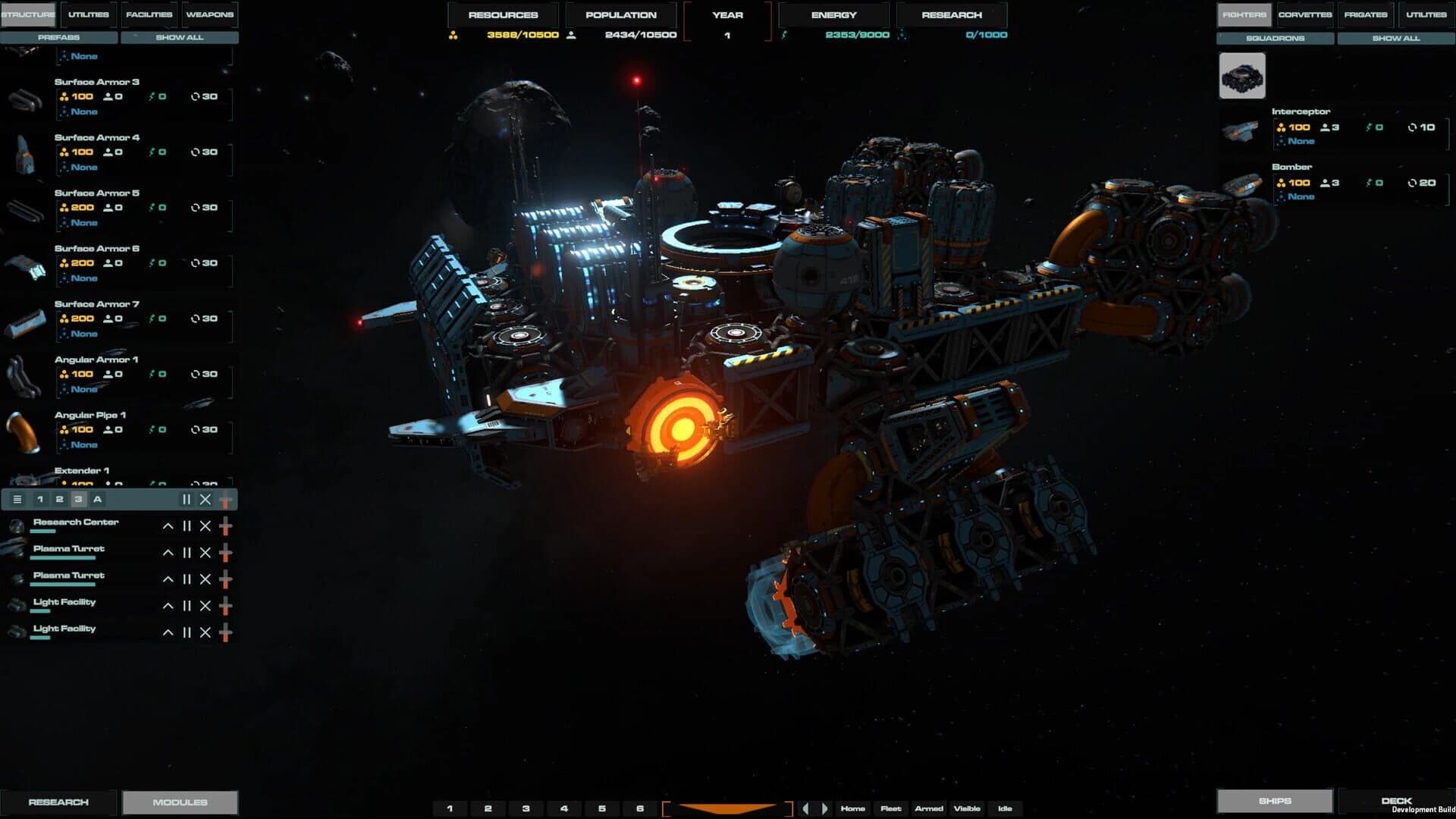
Task: Click the Research Center queue thumbnail
Action: click(15, 526)
